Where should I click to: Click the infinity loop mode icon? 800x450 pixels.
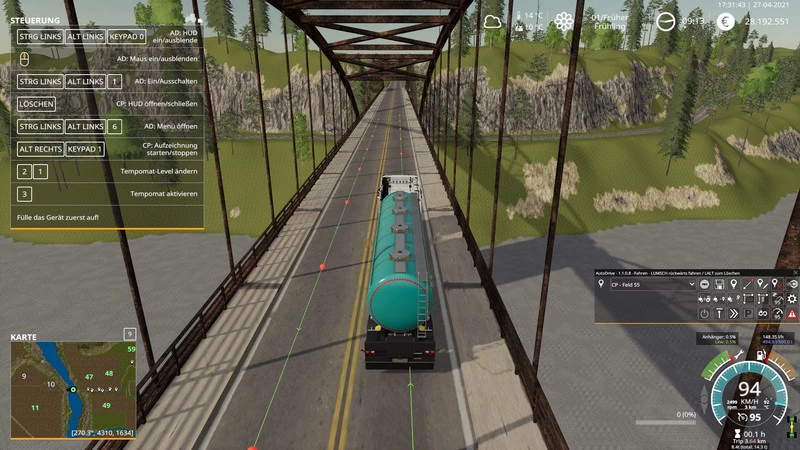[x=763, y=314]
